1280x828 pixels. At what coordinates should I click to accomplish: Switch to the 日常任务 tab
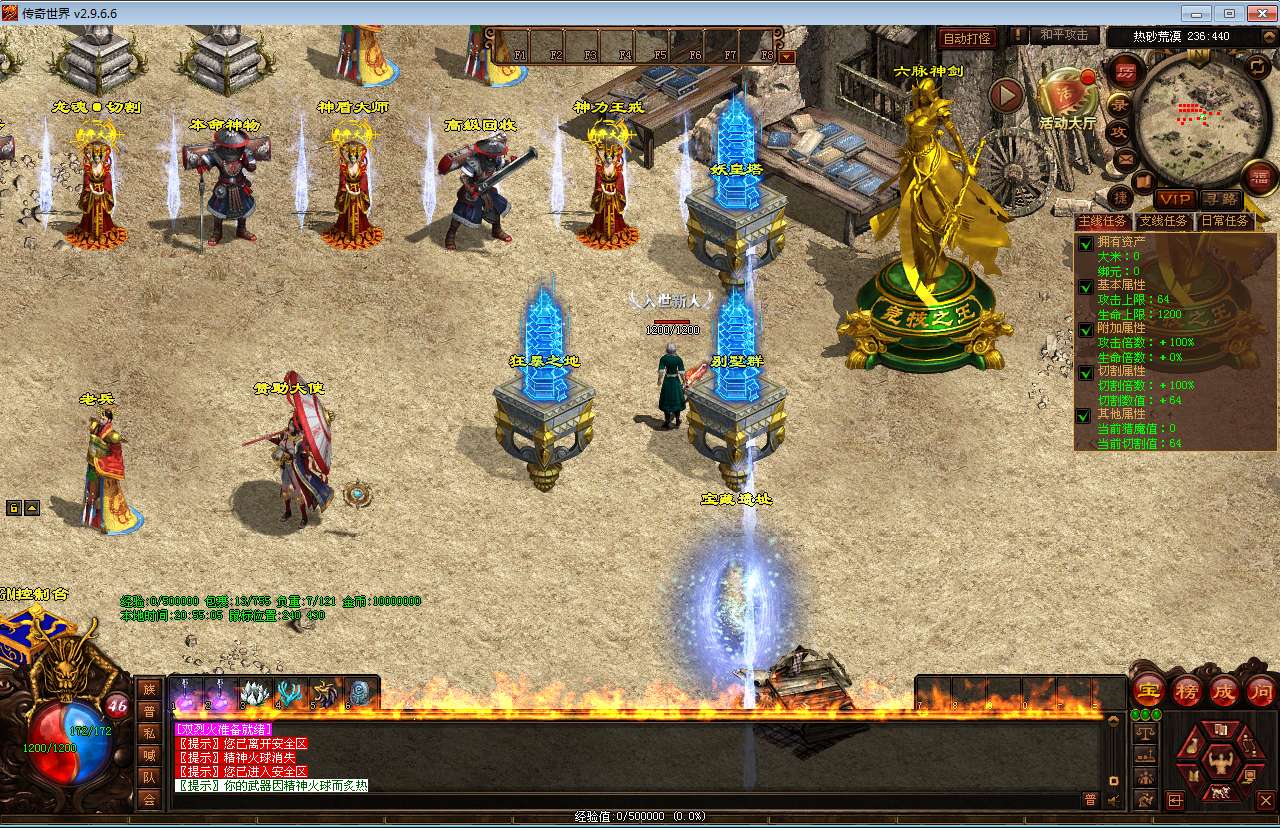tap(1224, 221)
